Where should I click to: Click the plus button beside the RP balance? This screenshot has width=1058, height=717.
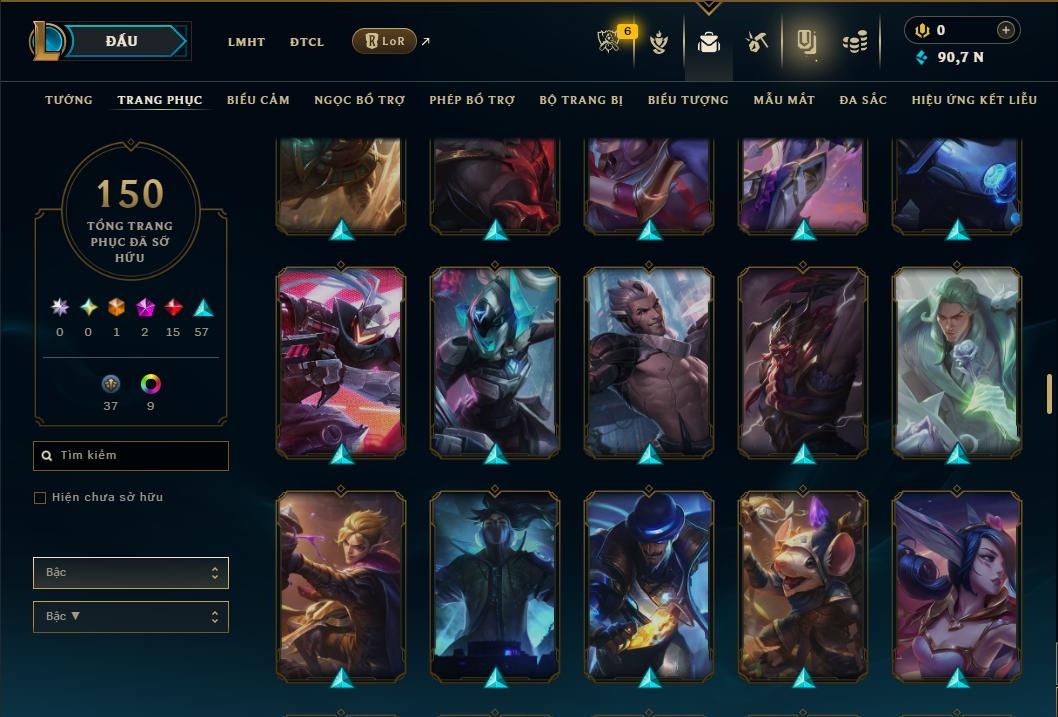1005,30
